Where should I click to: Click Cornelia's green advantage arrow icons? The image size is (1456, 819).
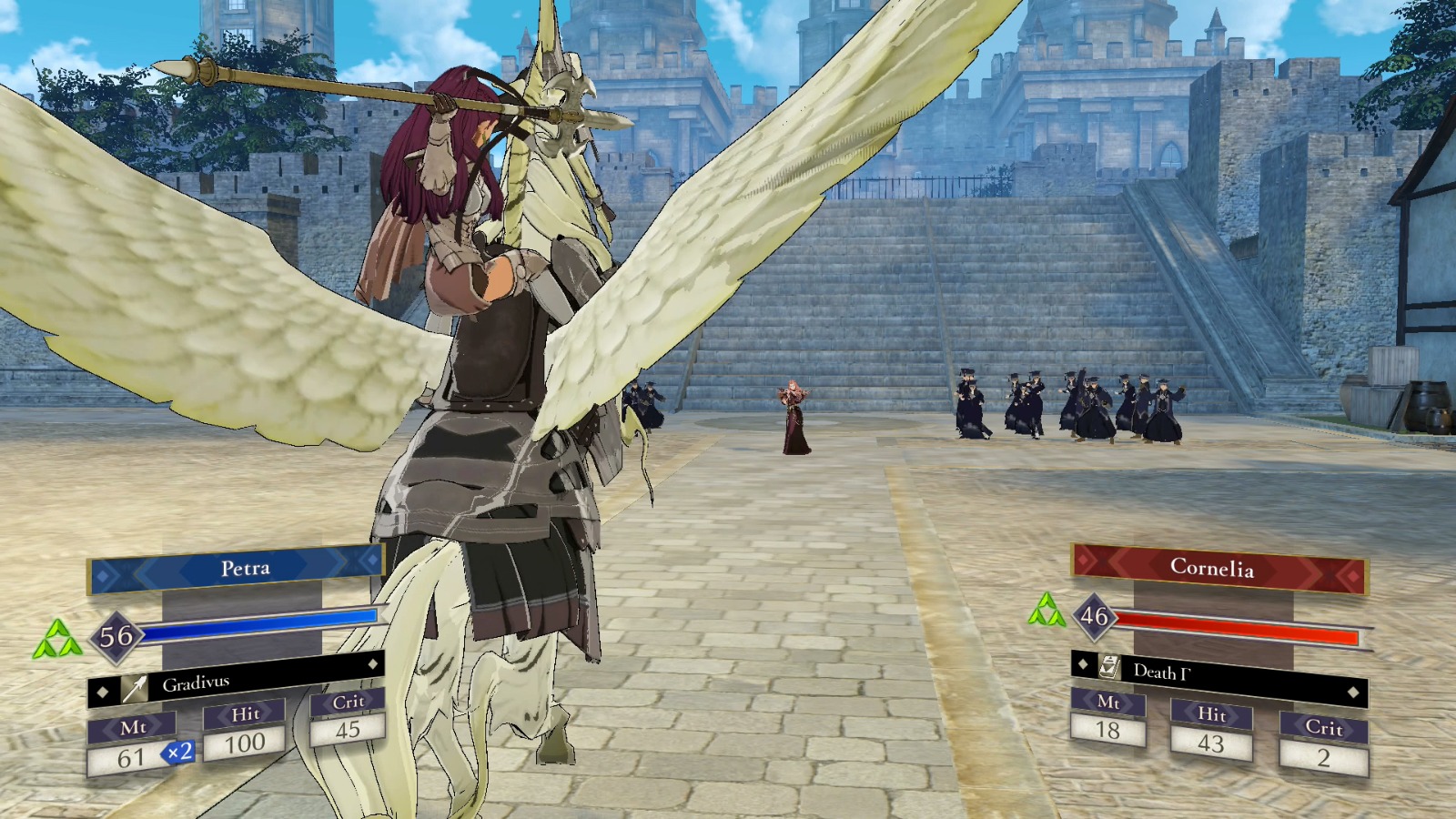point(1048,612)
